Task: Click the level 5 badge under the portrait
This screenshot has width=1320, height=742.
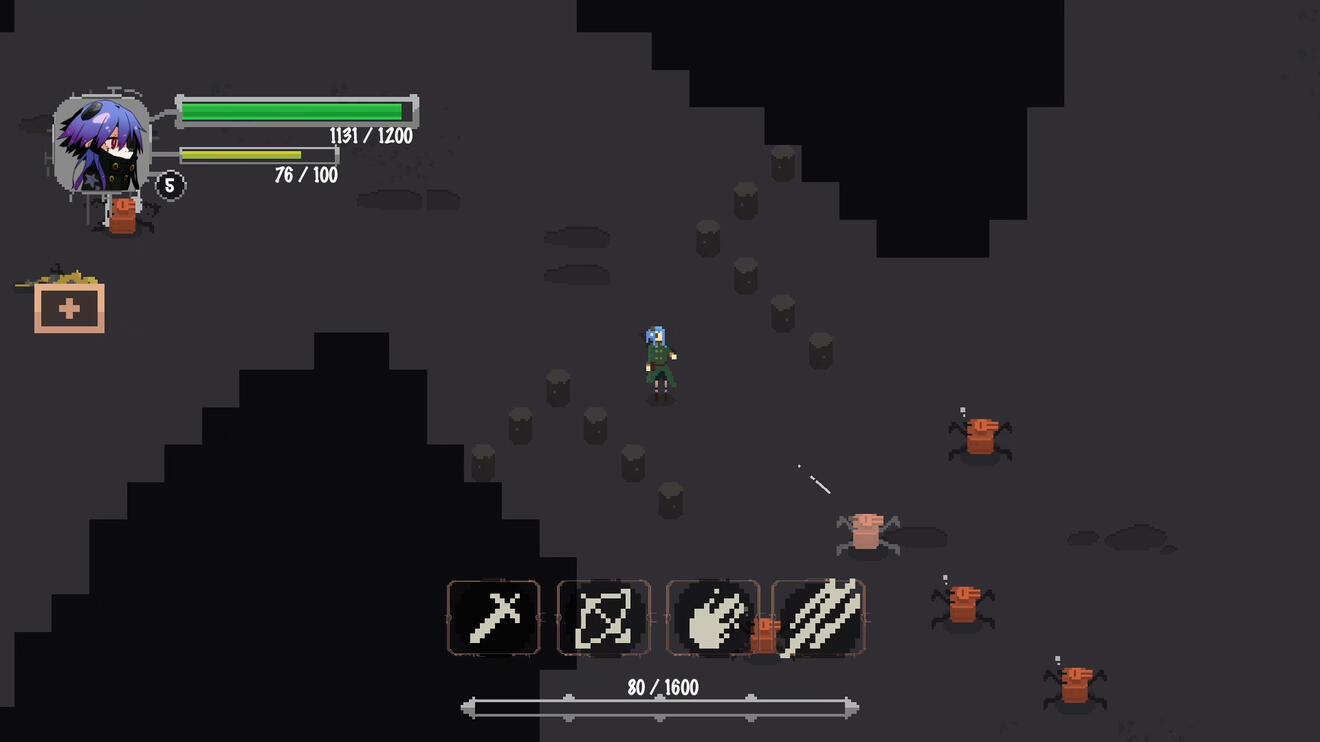Action: pyautogui.click(x=170, y=185)
